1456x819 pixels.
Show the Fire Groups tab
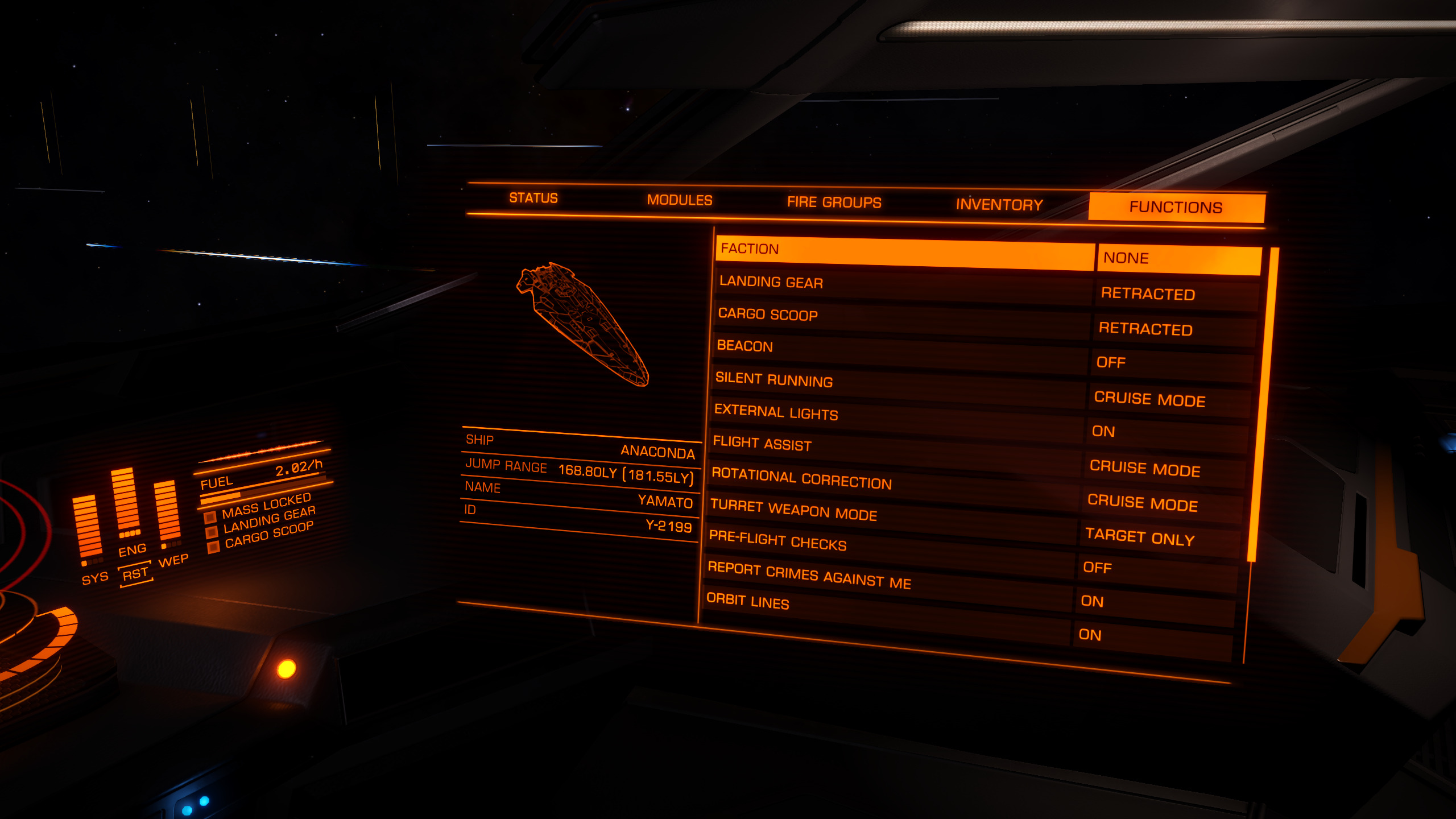tap(834, 202)
